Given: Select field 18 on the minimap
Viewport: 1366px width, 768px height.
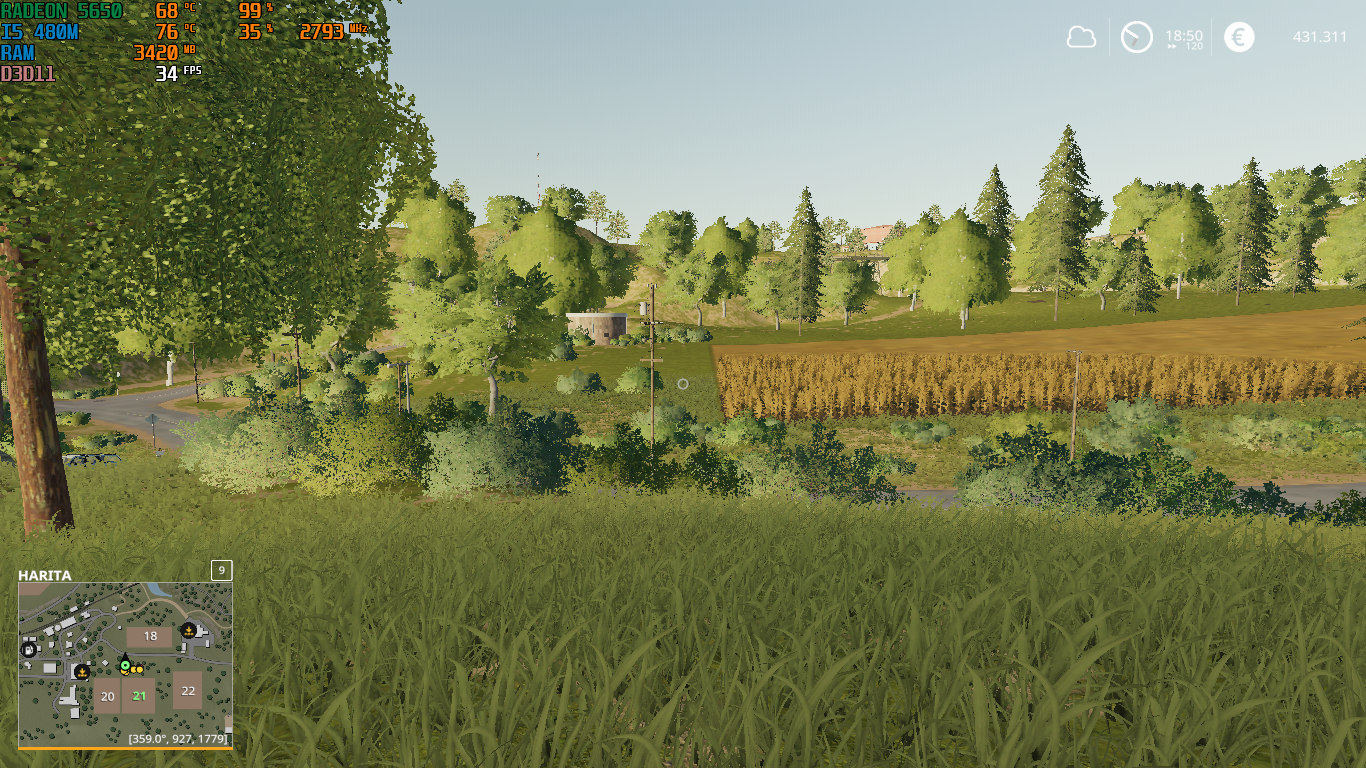Looking at the screenshot, I should tap(150, 635).
